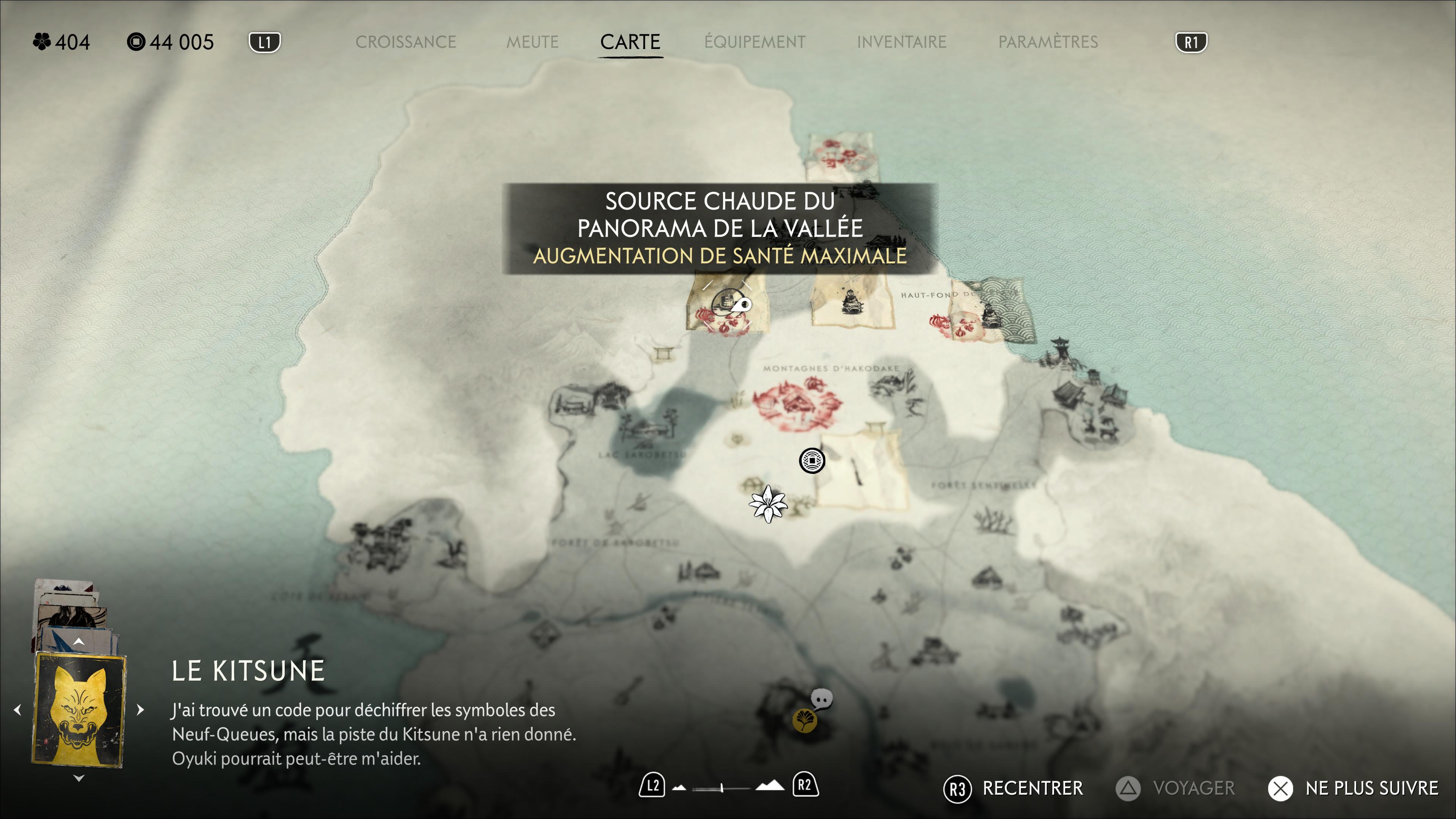Select the Kitsune quest card
Screen dimensions: 1456x819
point(79,709)
